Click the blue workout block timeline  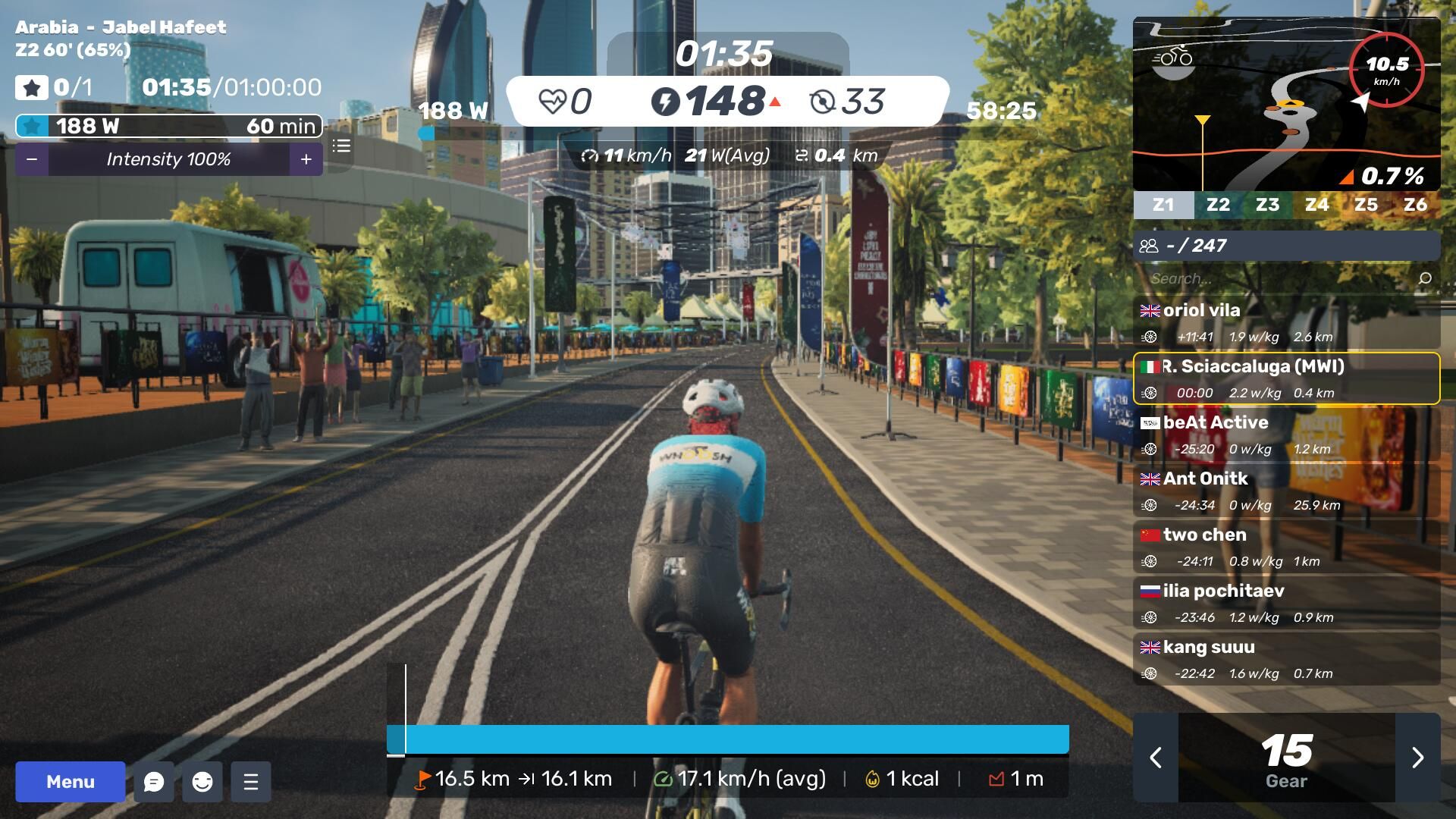(728, 739)
